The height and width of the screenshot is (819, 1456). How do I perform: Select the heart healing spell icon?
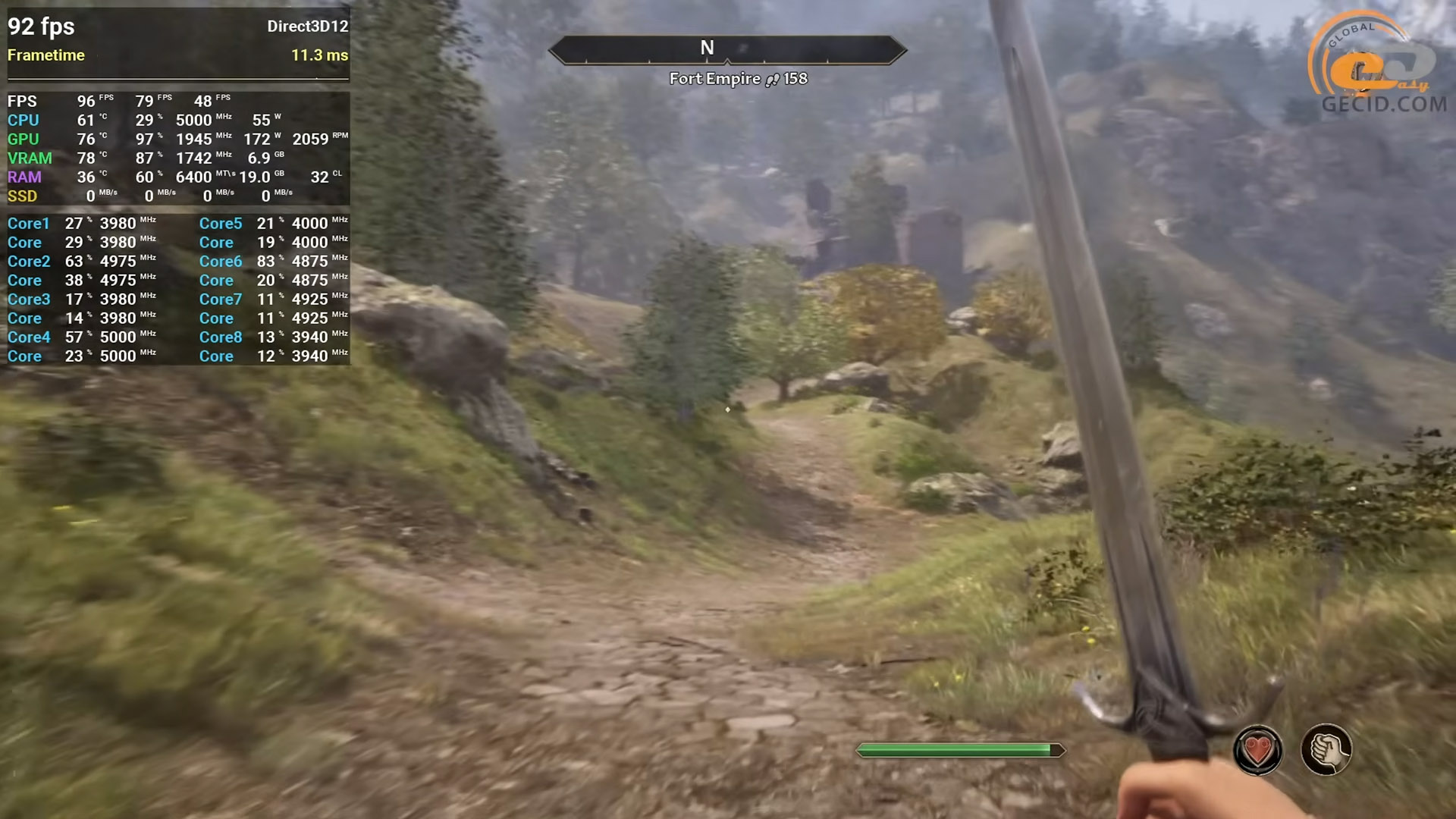point(1257,751)
